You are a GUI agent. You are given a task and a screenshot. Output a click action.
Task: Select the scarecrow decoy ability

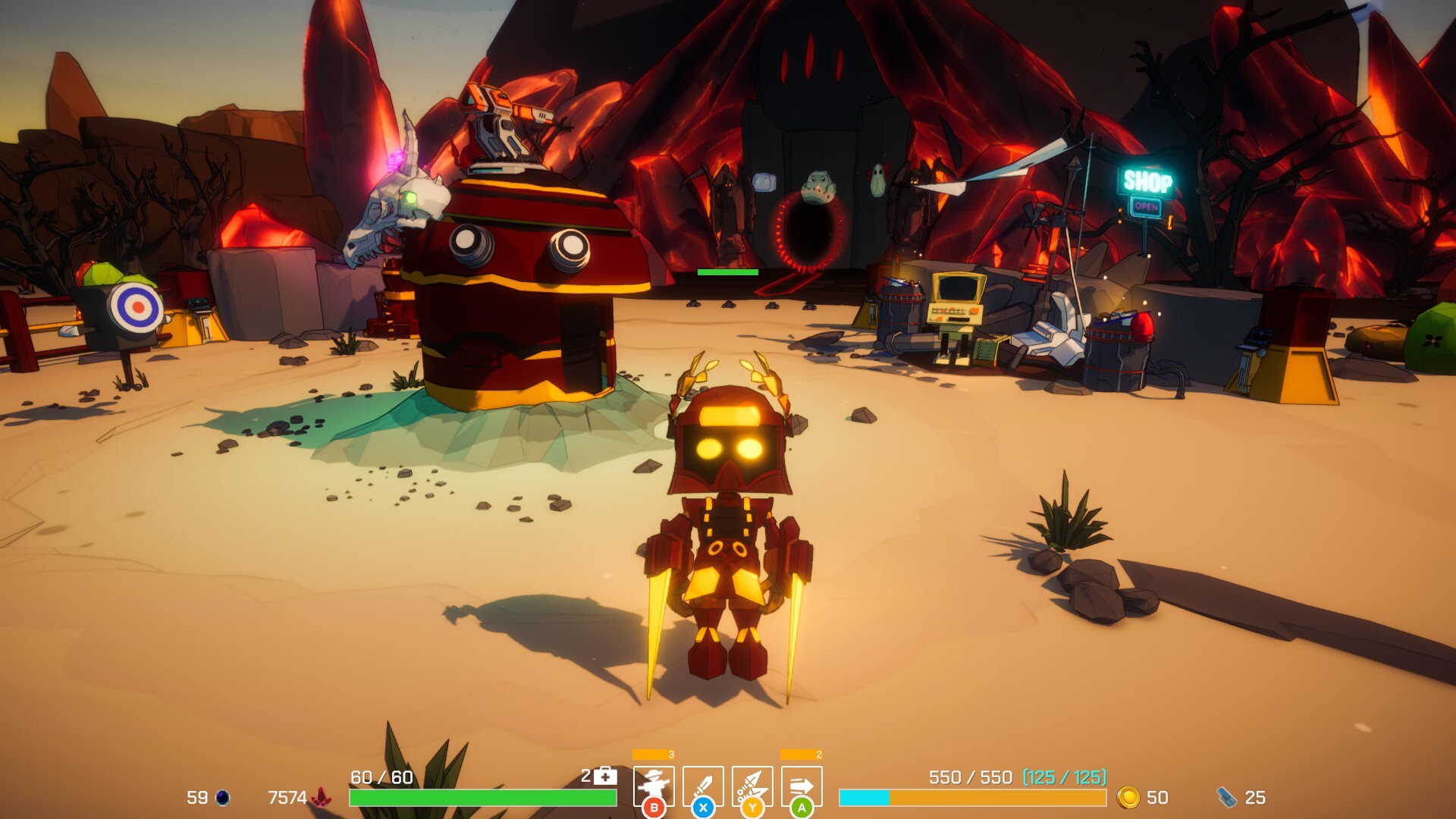tap(655, 785)
